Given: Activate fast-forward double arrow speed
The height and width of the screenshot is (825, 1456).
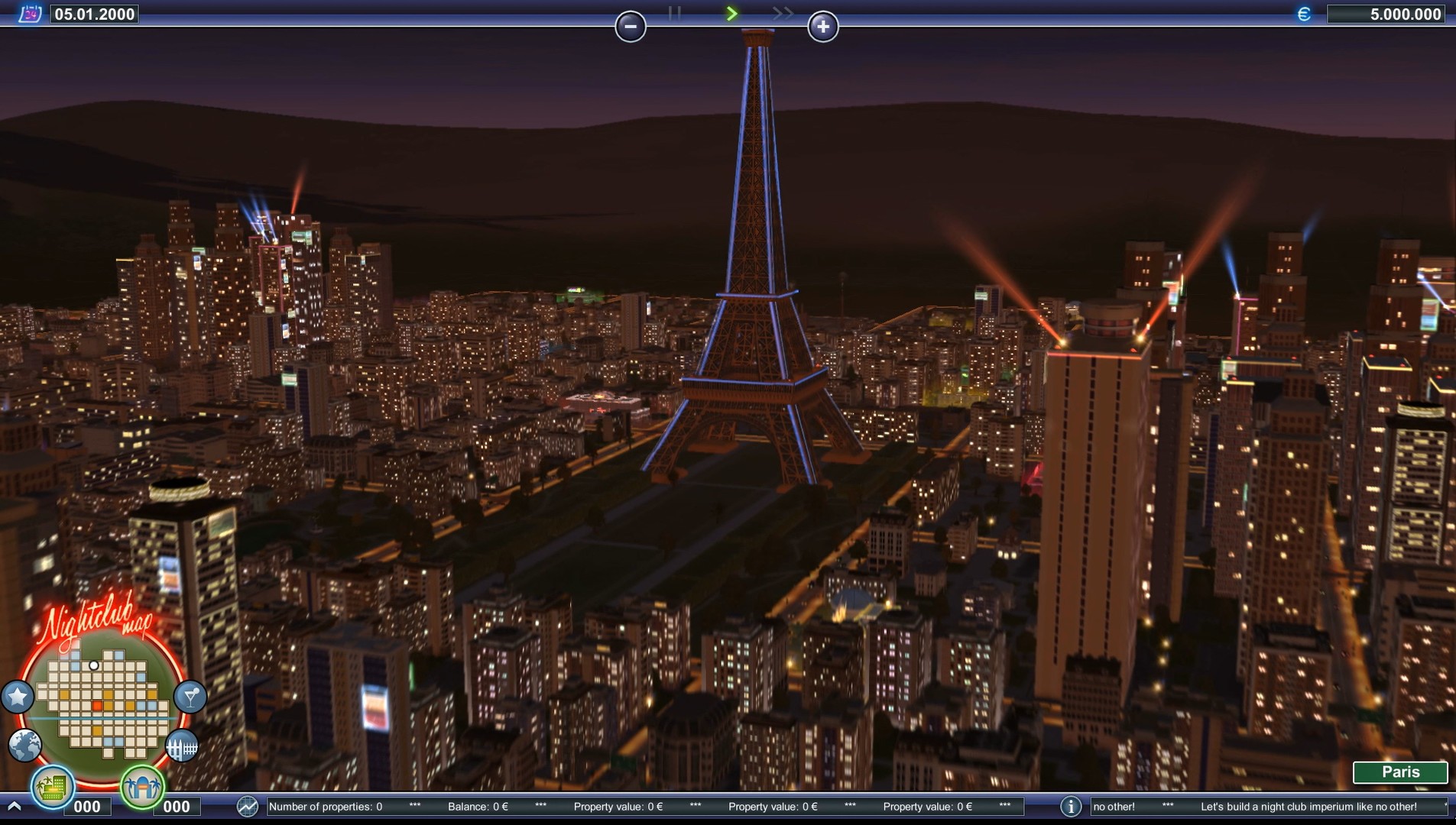Looking at the screenshot, I should 783,13.
